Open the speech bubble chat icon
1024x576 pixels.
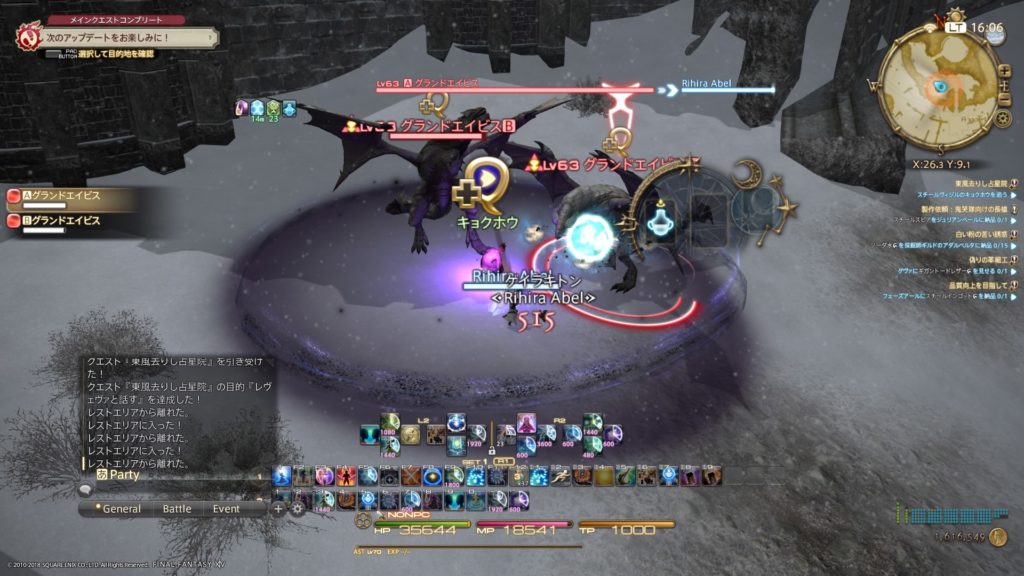click(x=86, y=490)
